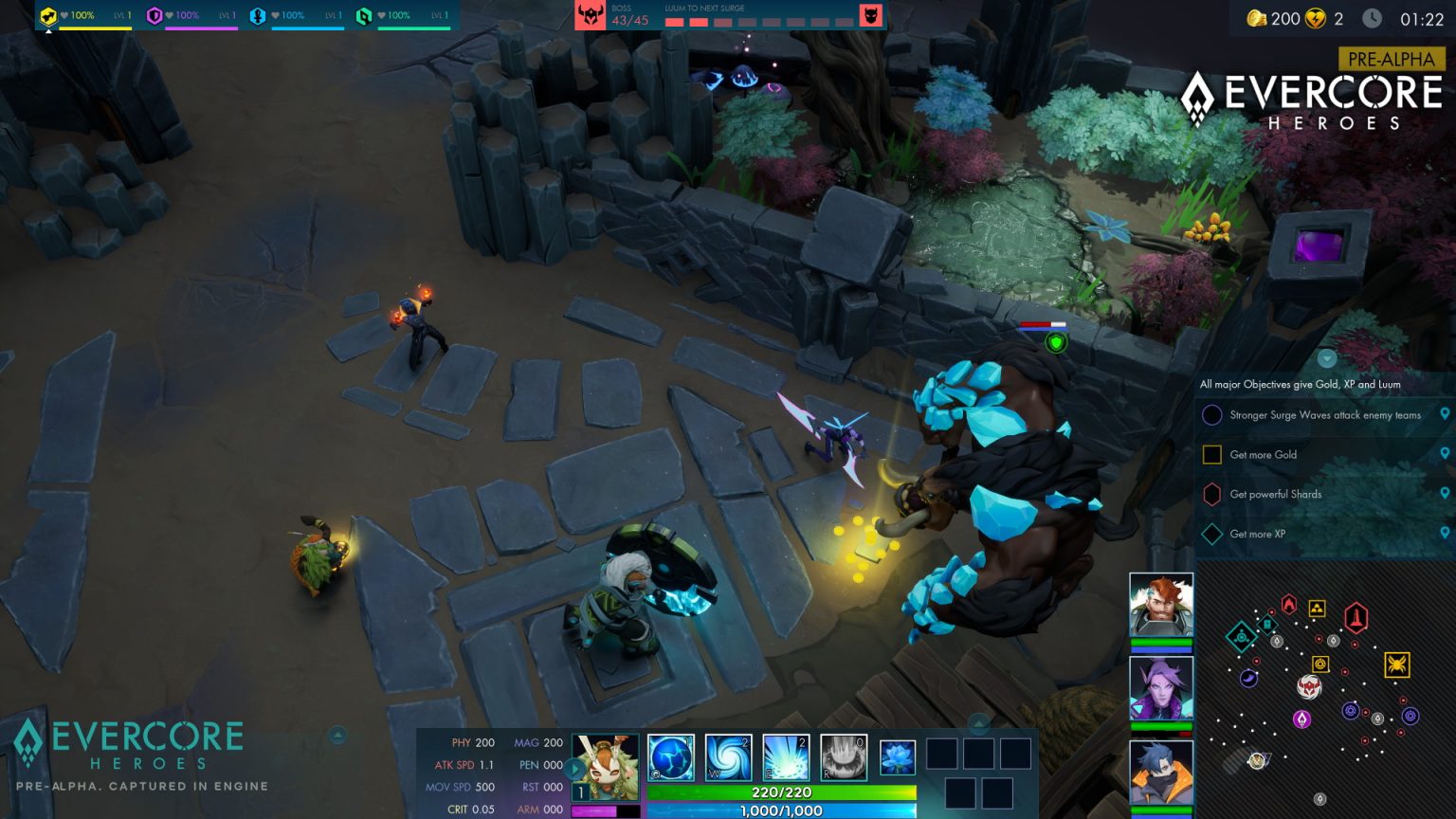The height and width of the screenshot is (819, 1456).
Task: Select the Q ability icon
Action: click(672, 756)
